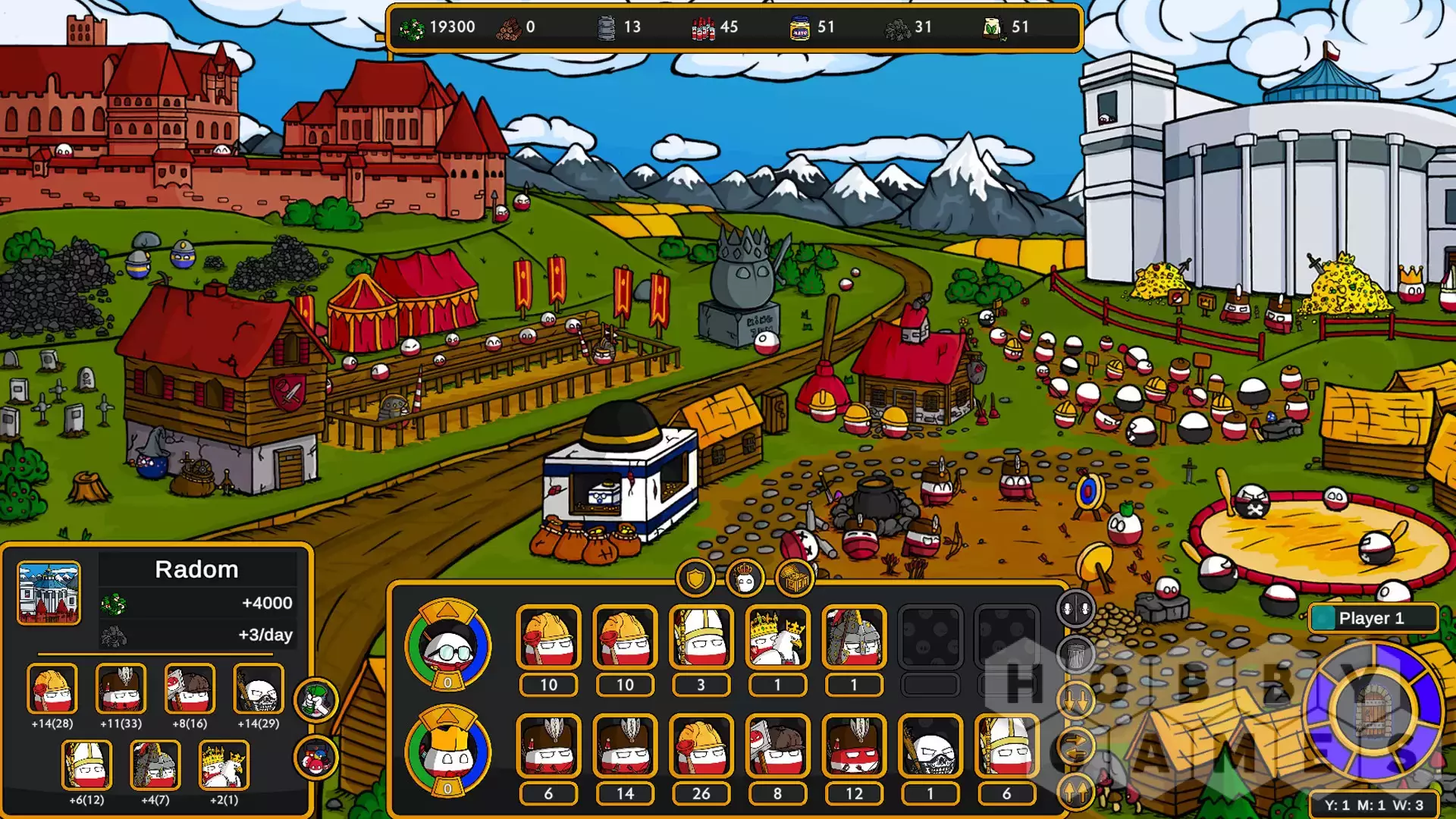Select the stack of 26 hardhat units
The image size is (1456, 819).
tap(701, 746)
